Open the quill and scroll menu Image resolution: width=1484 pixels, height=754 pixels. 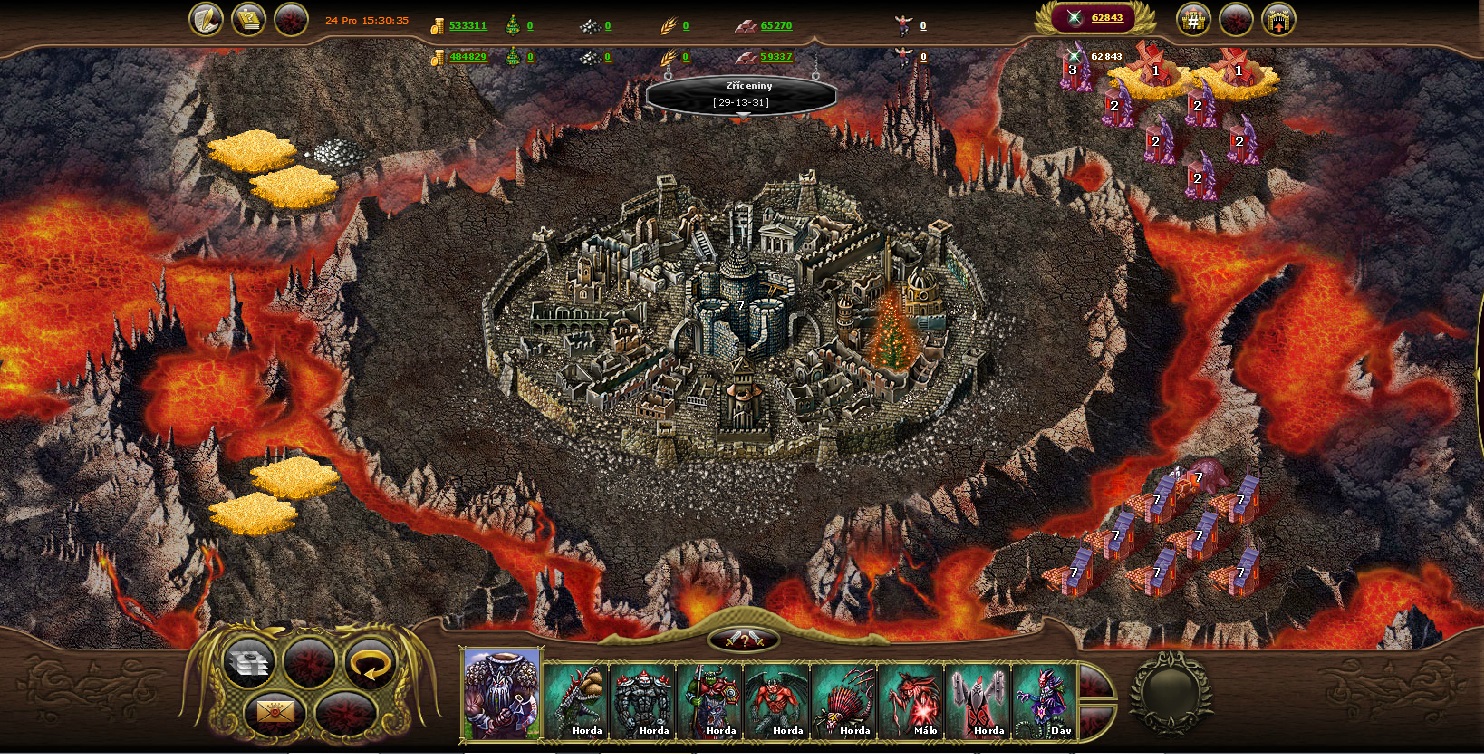pos(206,19)
